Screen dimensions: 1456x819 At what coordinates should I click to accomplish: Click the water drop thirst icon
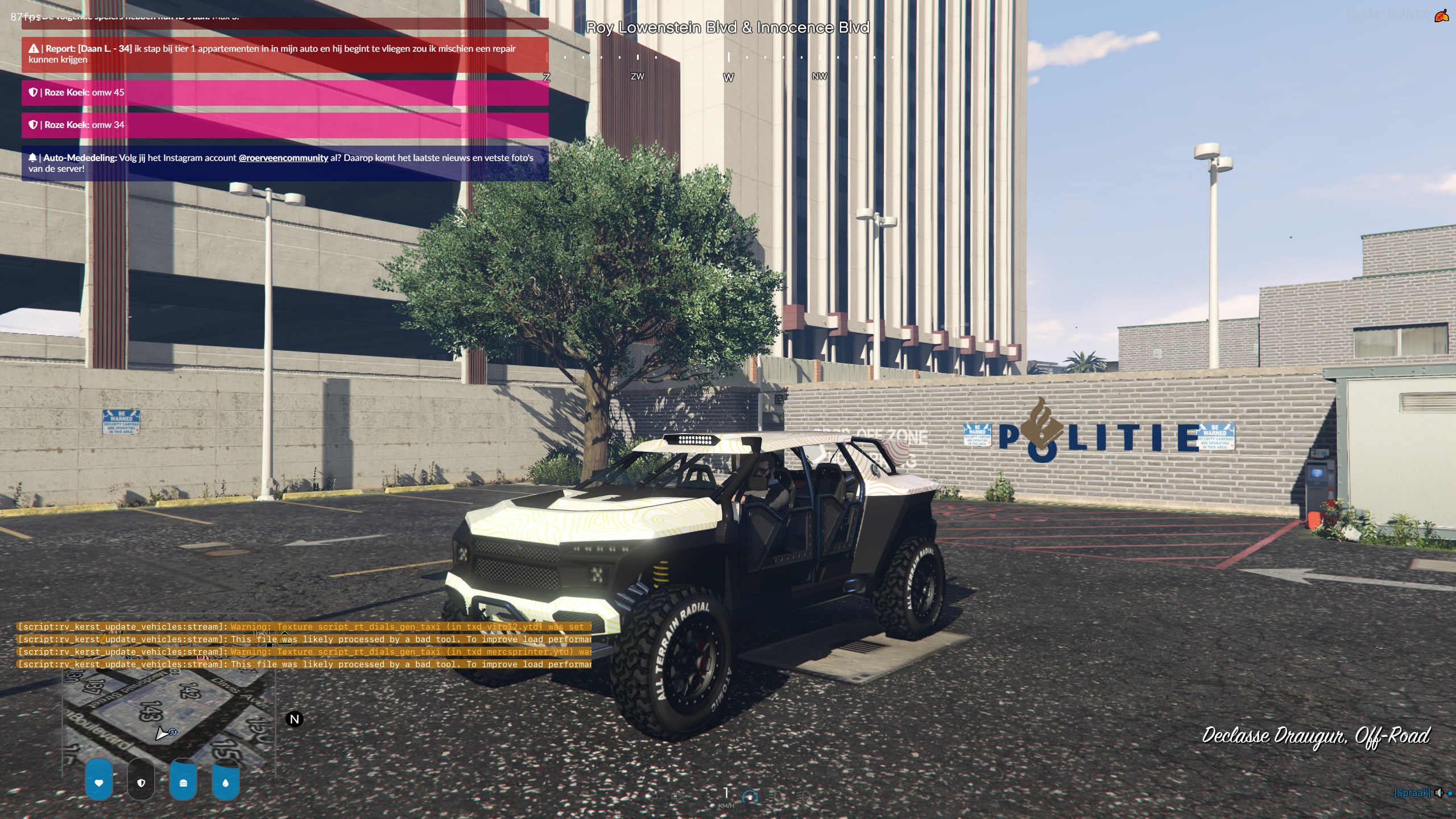(225, 783)
